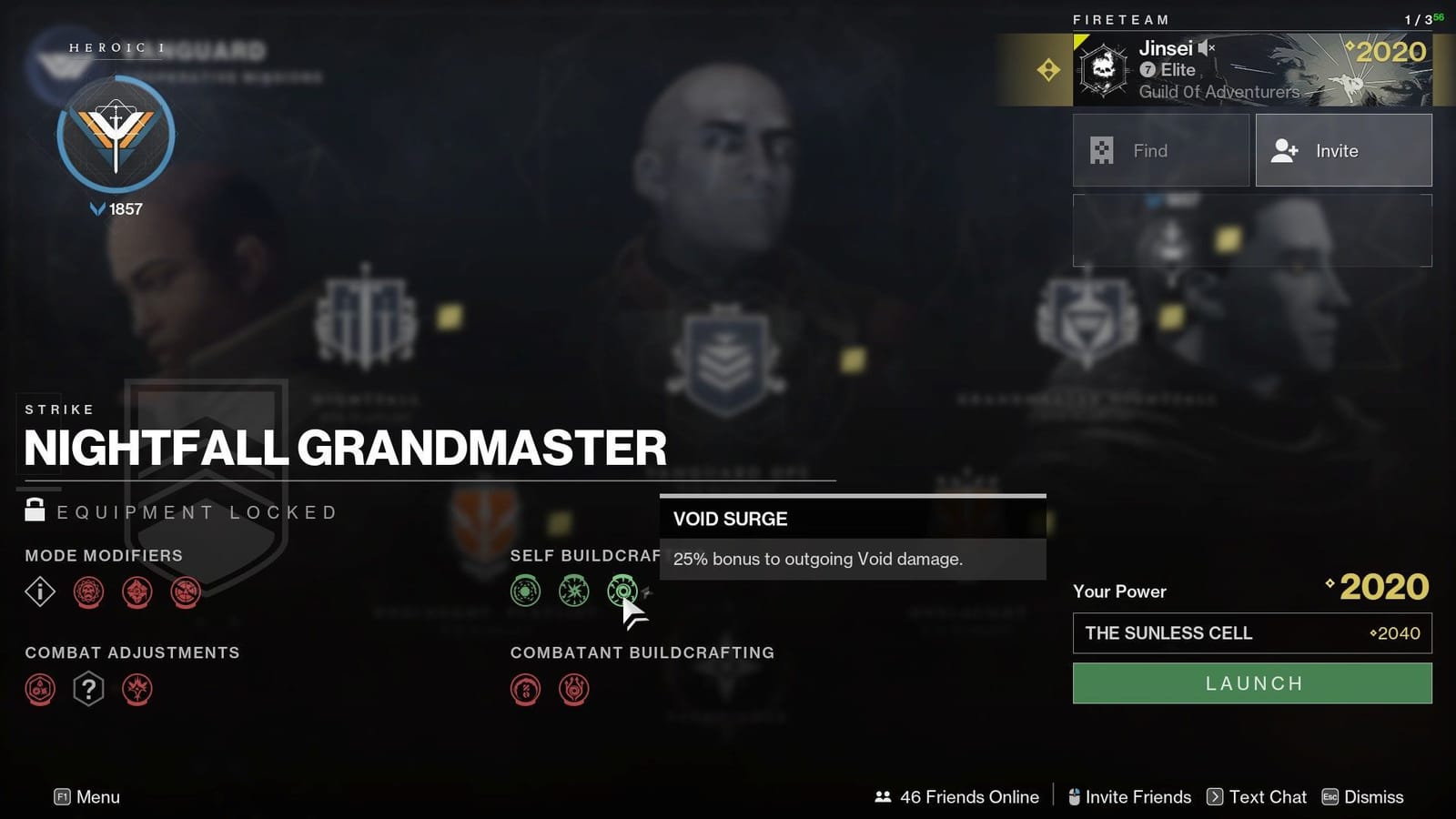
Task: Open the empty fireteam member slot
Action: [x=1252, y=230]
